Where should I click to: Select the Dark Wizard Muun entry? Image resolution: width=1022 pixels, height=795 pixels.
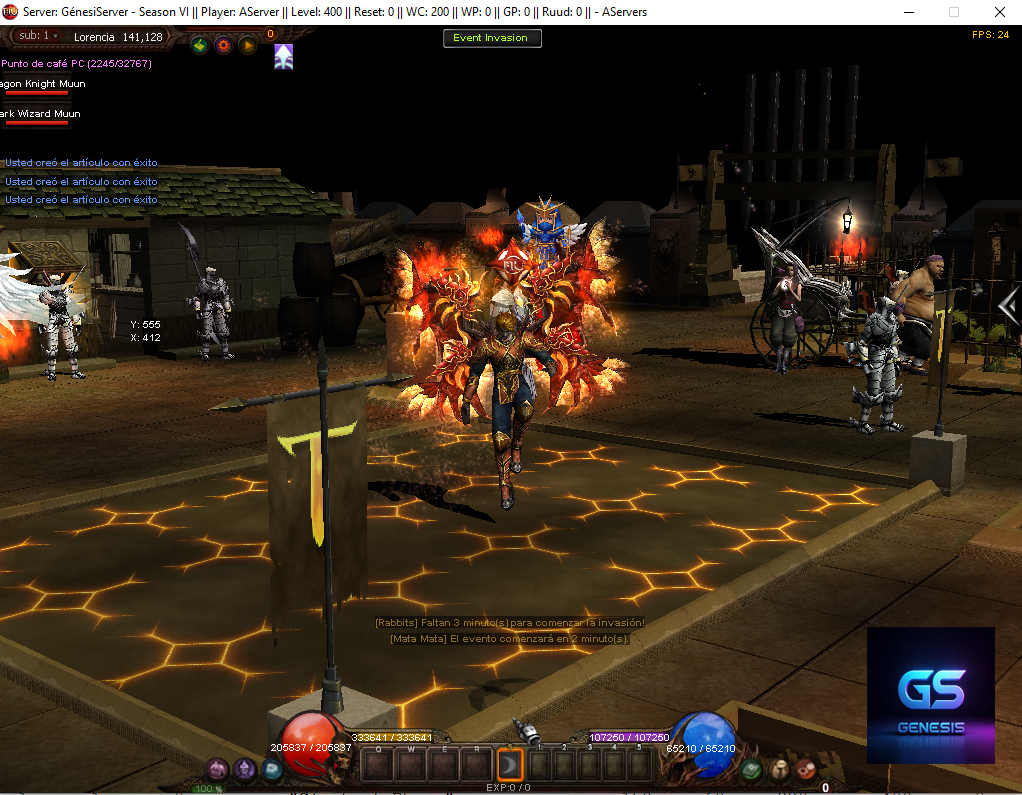41,115
